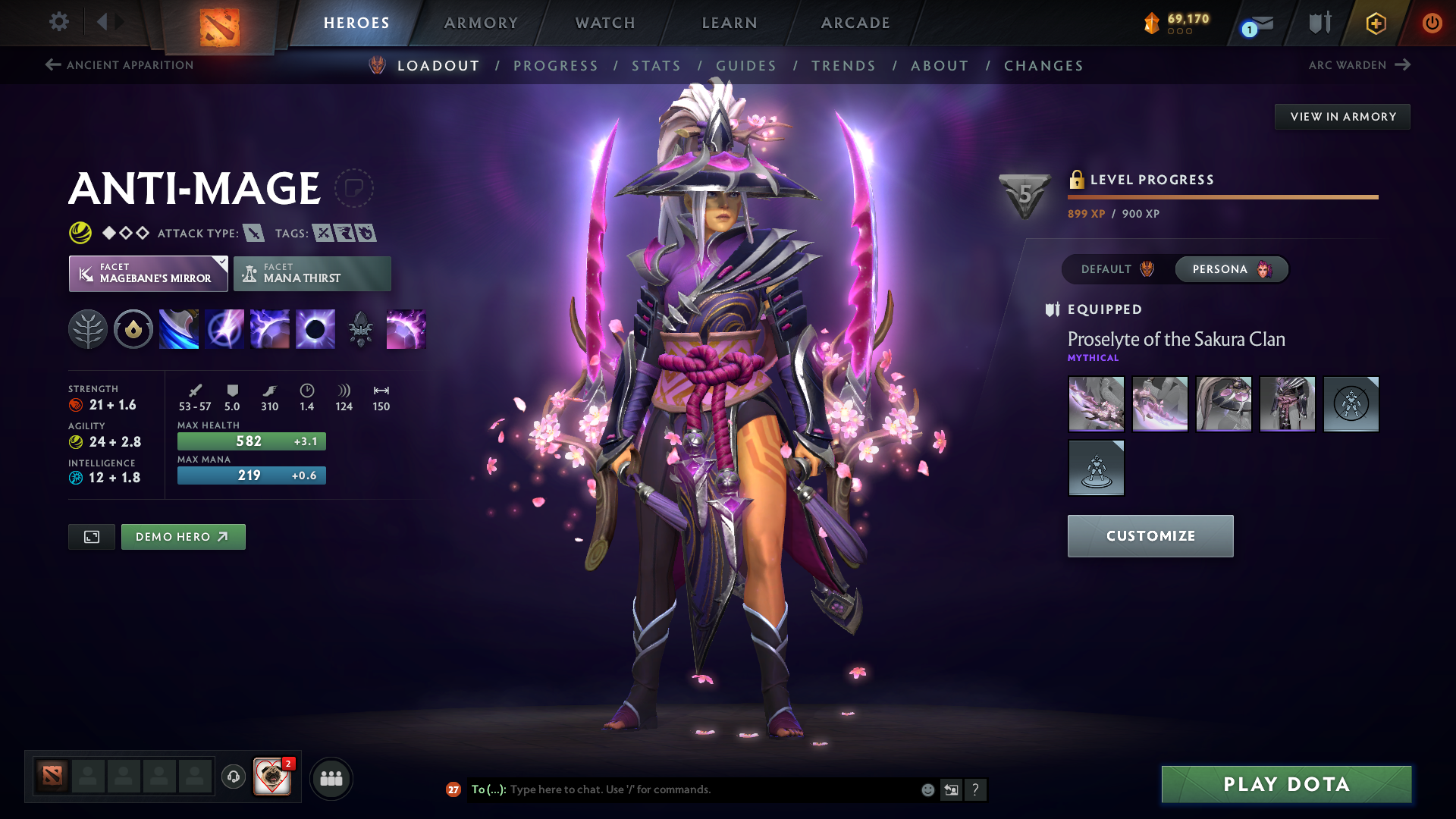View the Mana Void ability icon
Image resolution: width=1456 pixels, height=819 pixels.
(x=315, y=328)
